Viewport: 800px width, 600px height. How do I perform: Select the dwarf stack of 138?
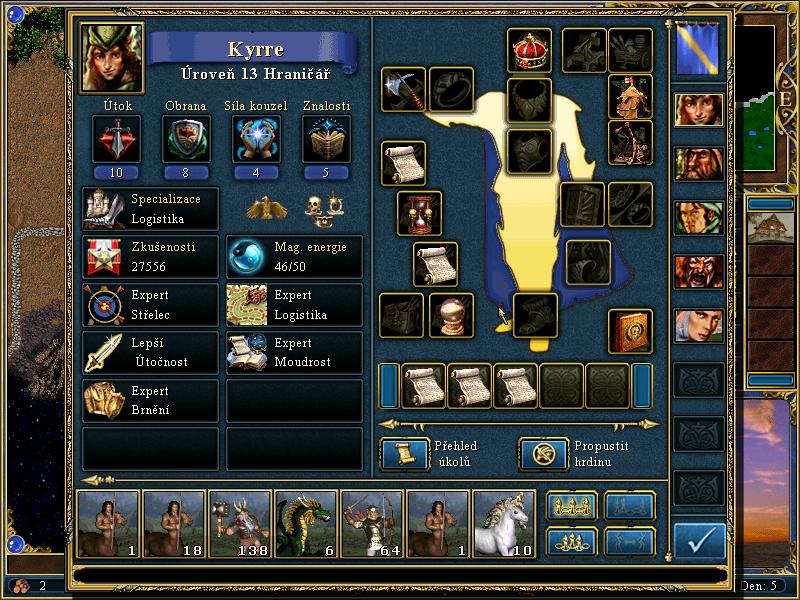click(x=239, y=522)
